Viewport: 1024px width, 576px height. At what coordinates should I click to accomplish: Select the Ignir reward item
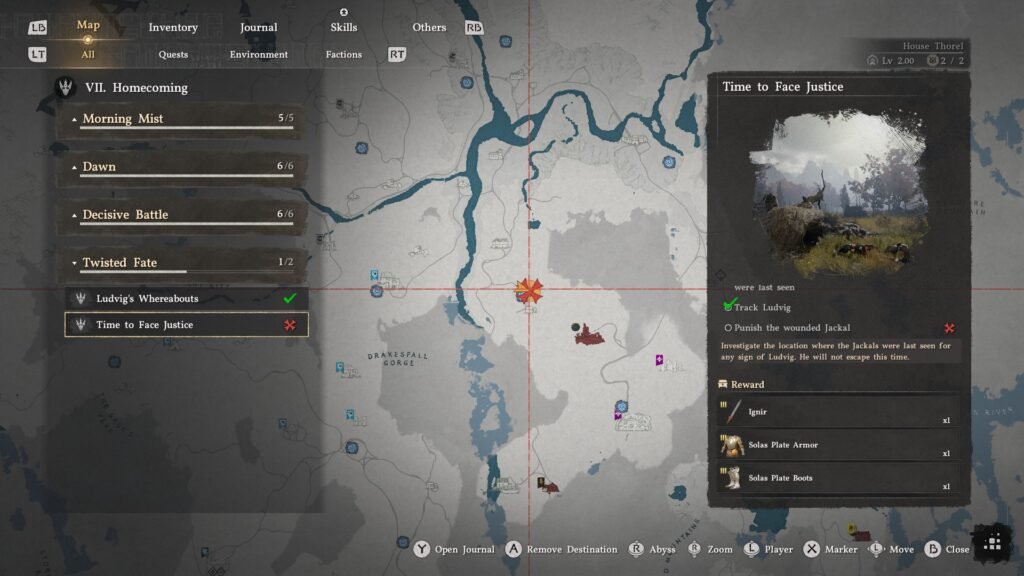(838, 412)
